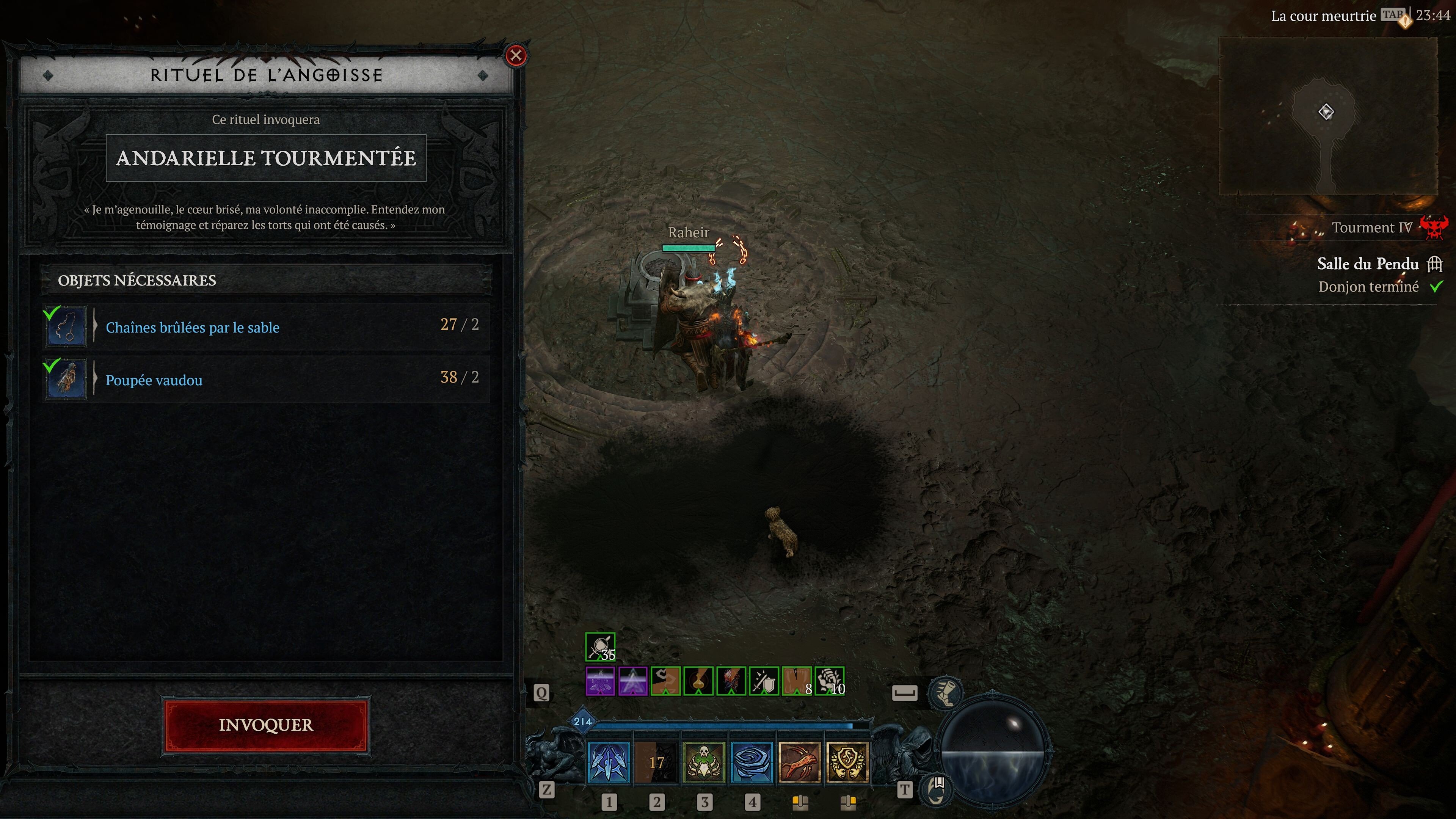Close the Rituel de l'Angoisse panel
Screen dimensions: 1456x819
(x=516, y=55)
